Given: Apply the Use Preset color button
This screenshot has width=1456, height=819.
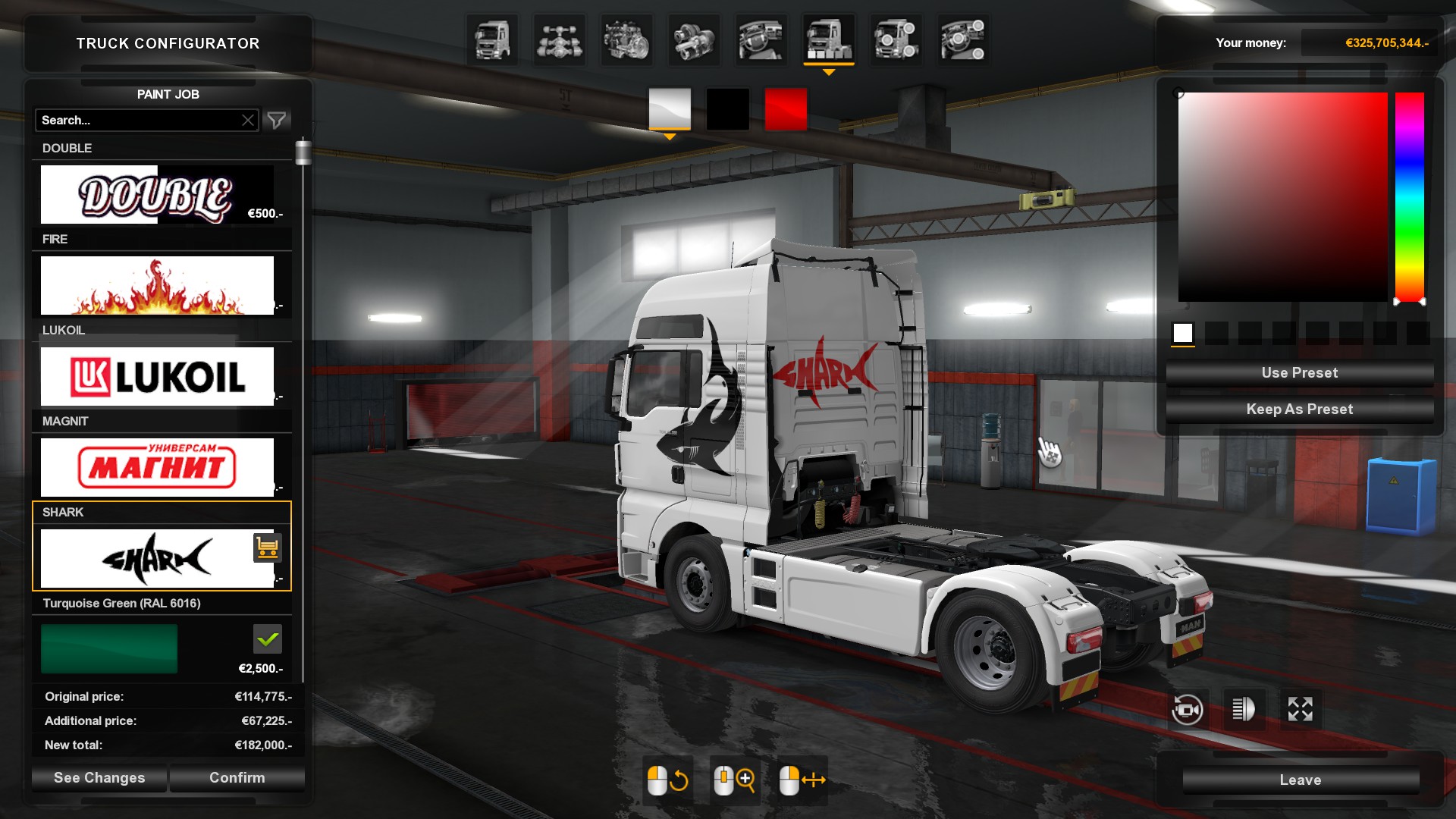Looking at the screenshot, I should pyautogui.click(x=1299, y=372).
